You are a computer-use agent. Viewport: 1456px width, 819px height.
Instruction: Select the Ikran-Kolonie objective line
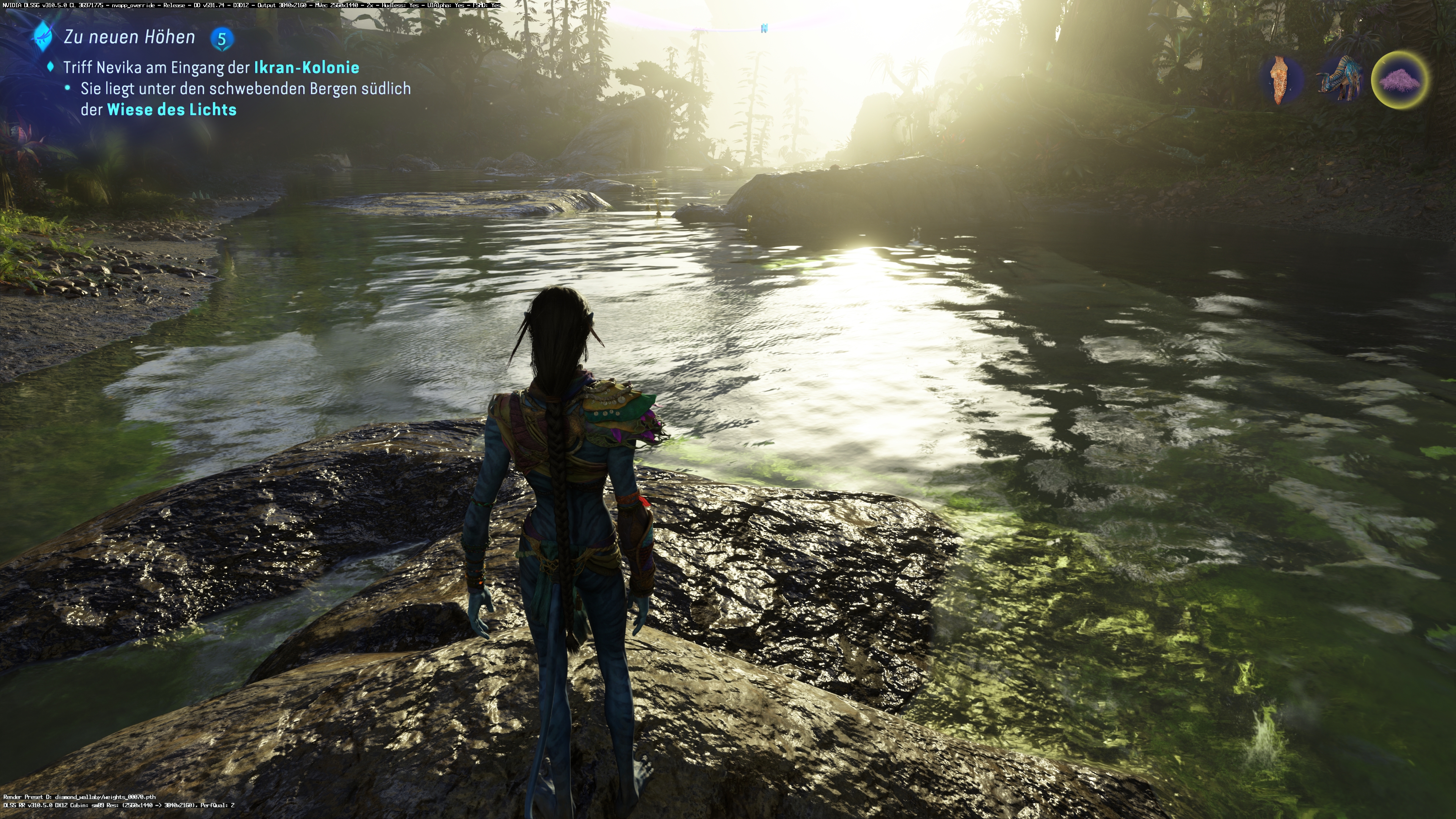click(211, 67)
